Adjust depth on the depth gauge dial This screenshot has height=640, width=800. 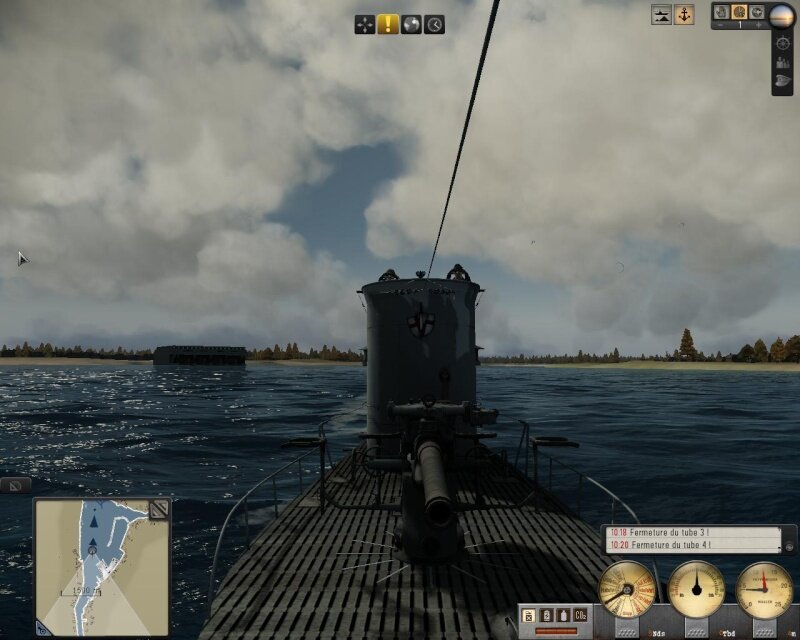764,589
